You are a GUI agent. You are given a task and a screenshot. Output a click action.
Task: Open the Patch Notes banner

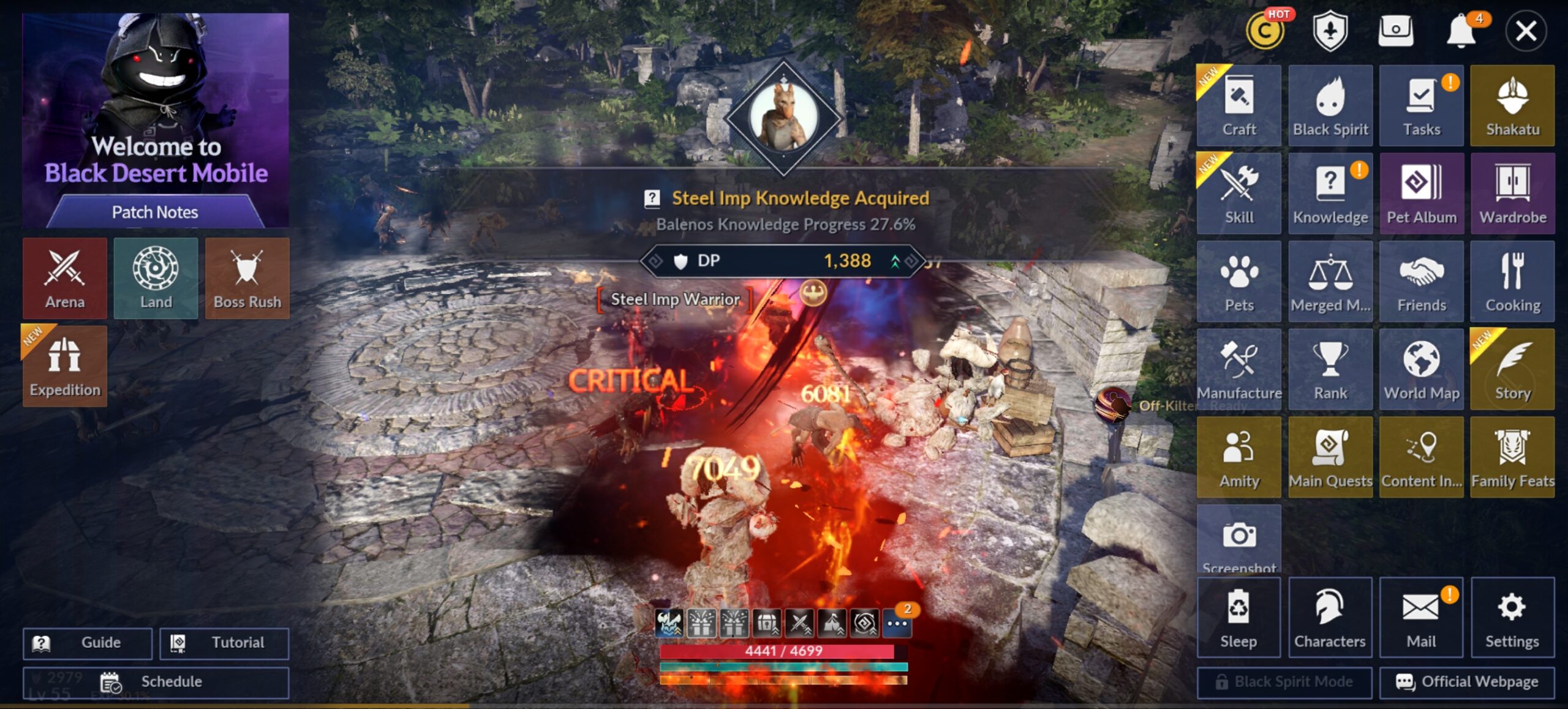click(x=155, y=212)
